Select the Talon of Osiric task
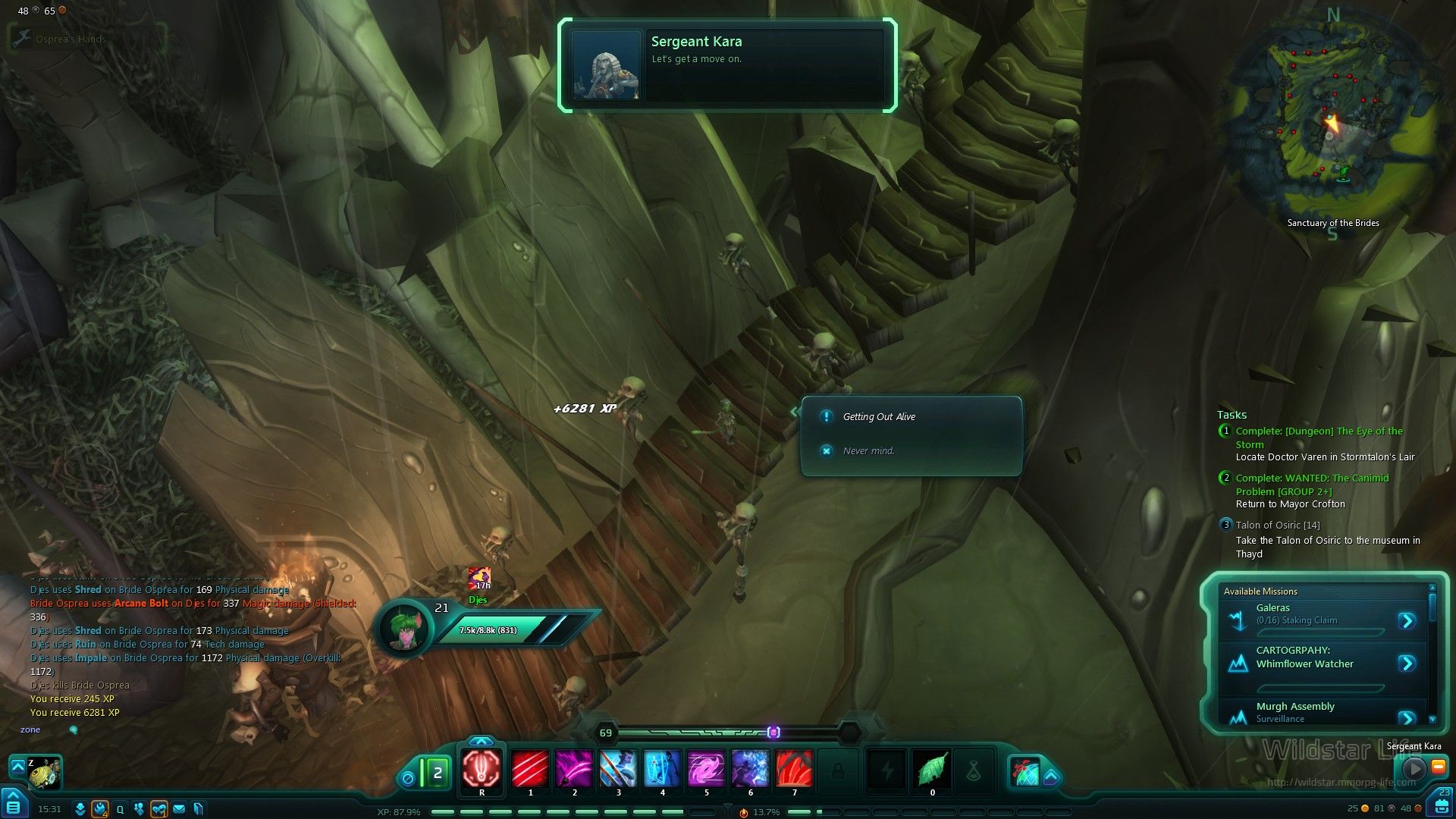The image size is (1456, 819). point(1278,525)
